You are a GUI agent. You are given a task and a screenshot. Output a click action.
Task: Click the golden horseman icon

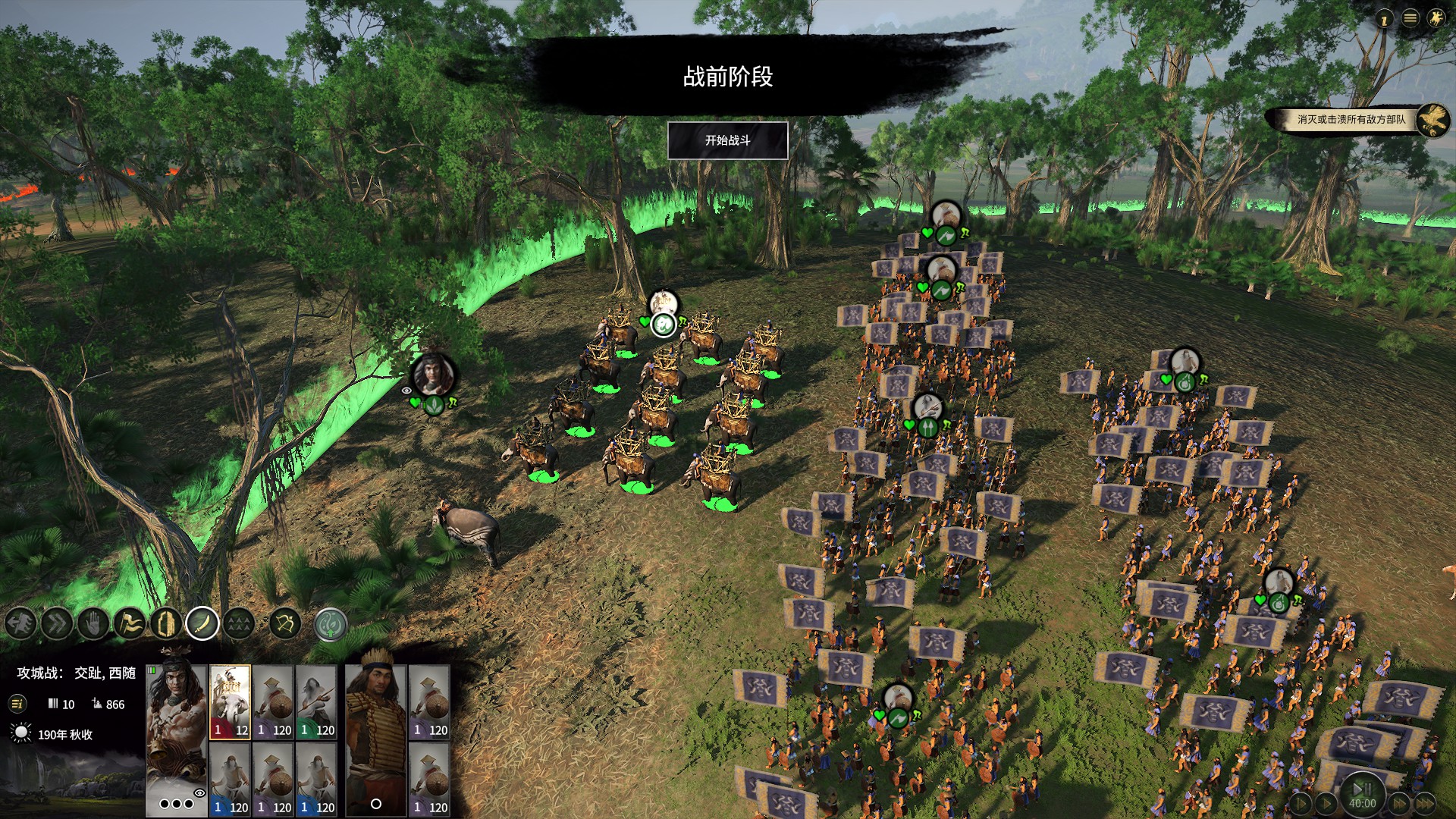click(x=1436, y=18)
